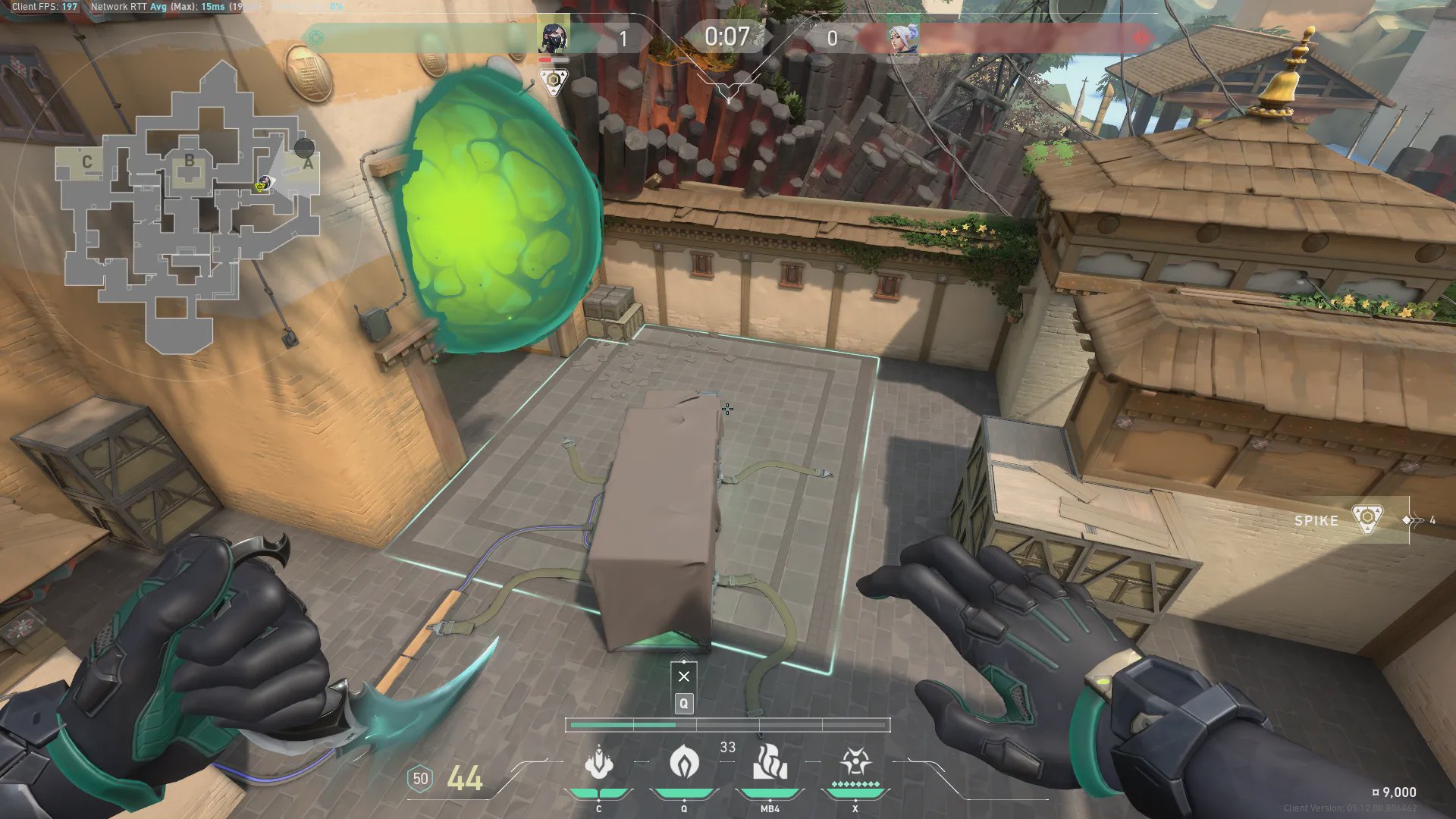Screen dimensions: 1456x819
Task: Click the C site label on the minimap
Action: [x=86, y=162]
